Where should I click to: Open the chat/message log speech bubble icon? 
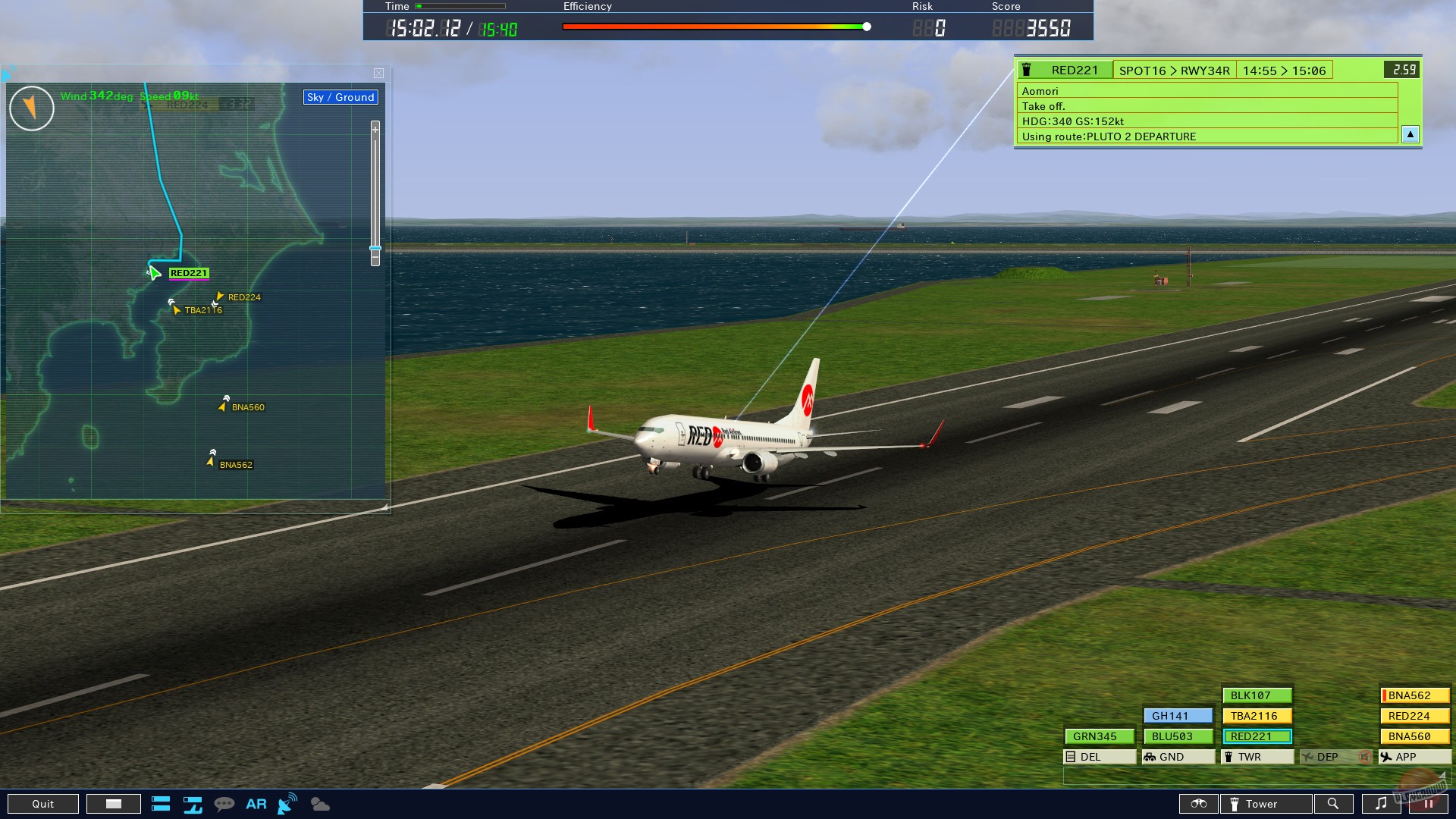(224, 803)
